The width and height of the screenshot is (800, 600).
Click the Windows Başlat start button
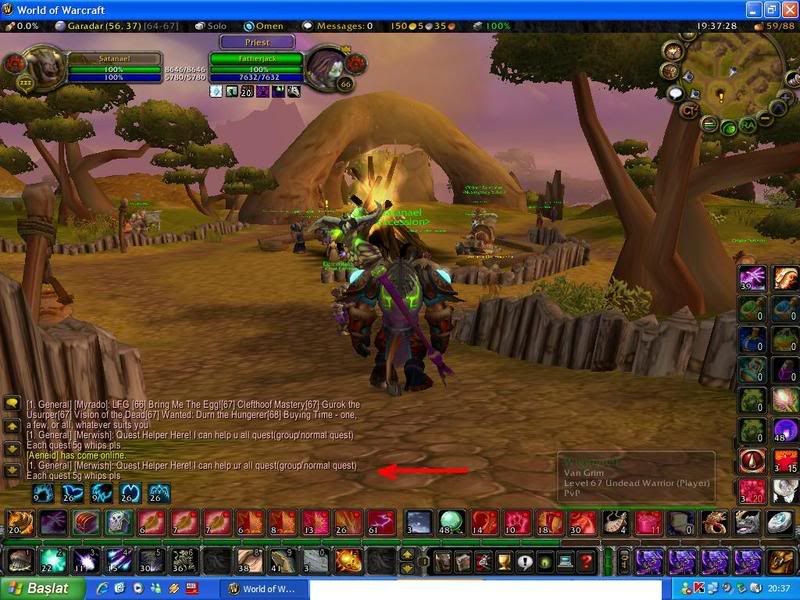pos(38,589)
